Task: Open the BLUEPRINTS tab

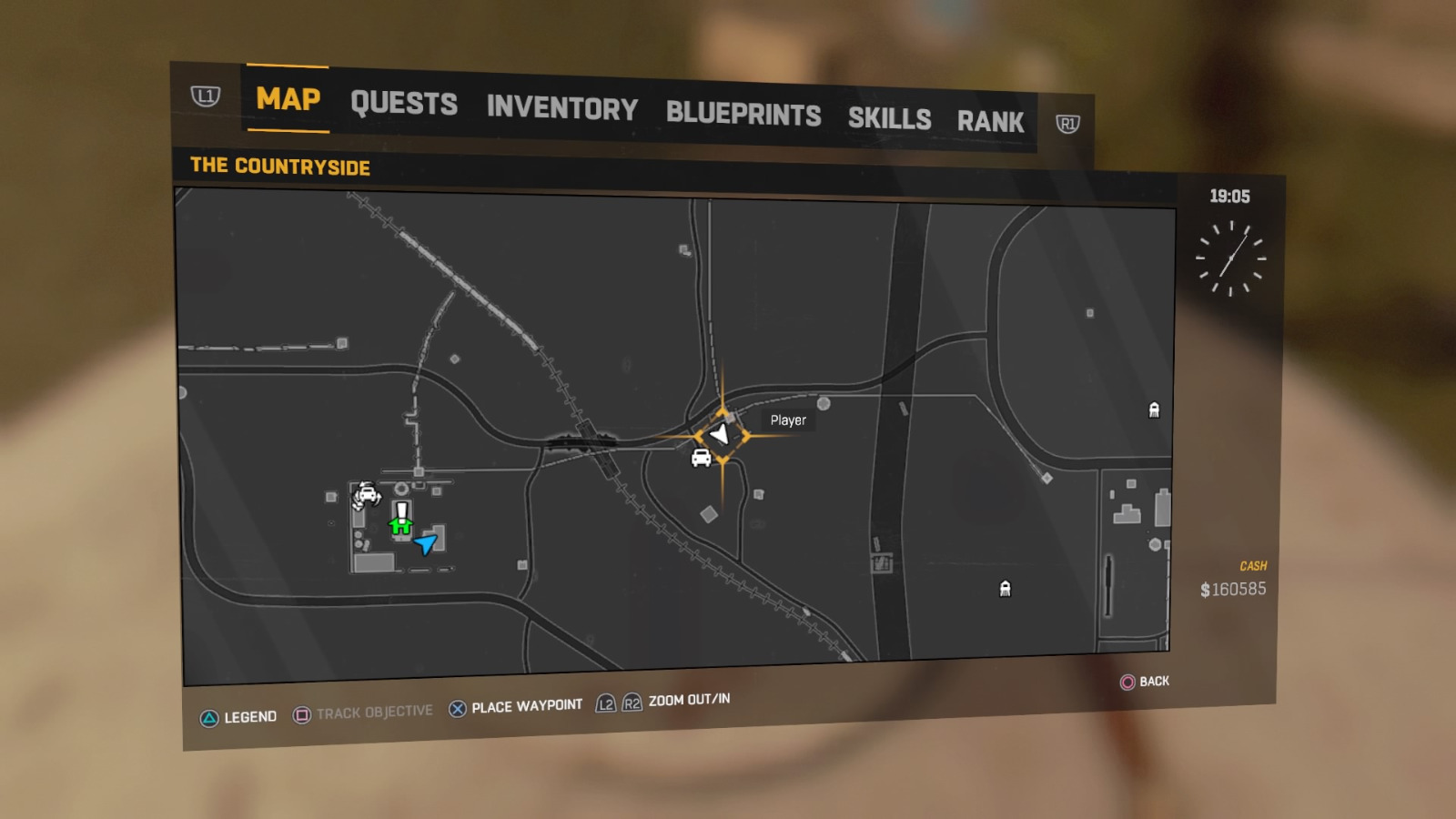Action: coord(743,114)
